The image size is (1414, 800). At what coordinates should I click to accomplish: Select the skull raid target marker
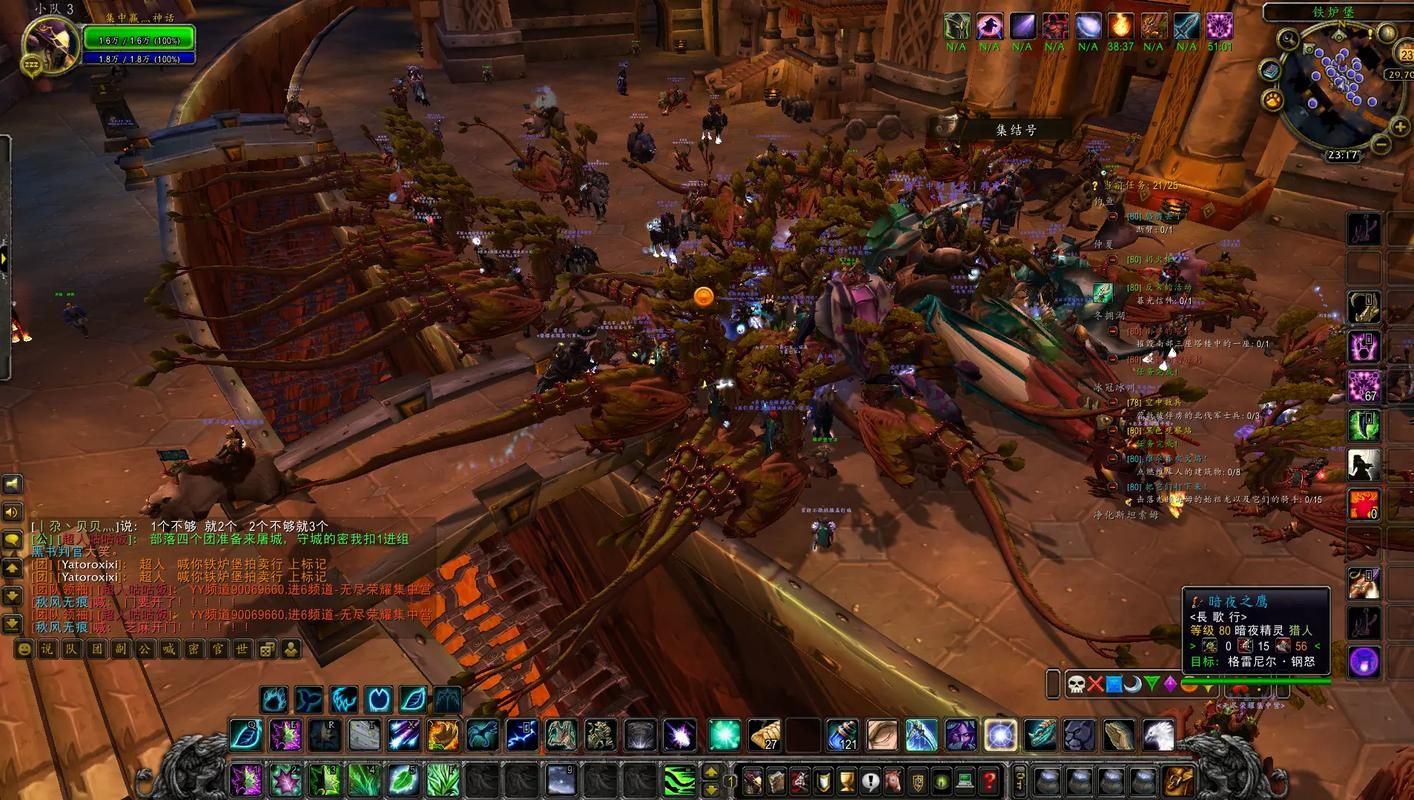1076,684
